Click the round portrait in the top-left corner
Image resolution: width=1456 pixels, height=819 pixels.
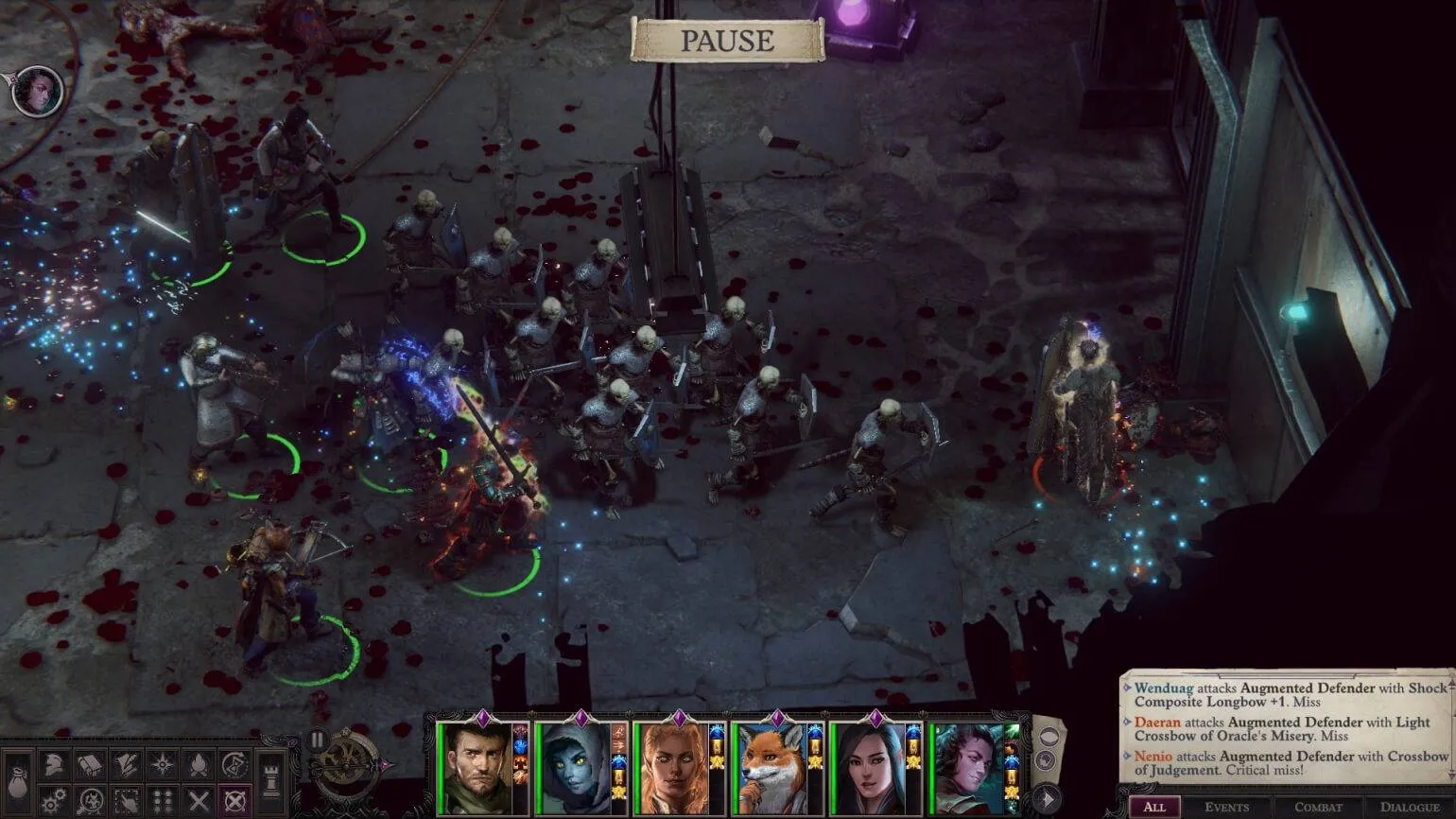pos(38,92)
